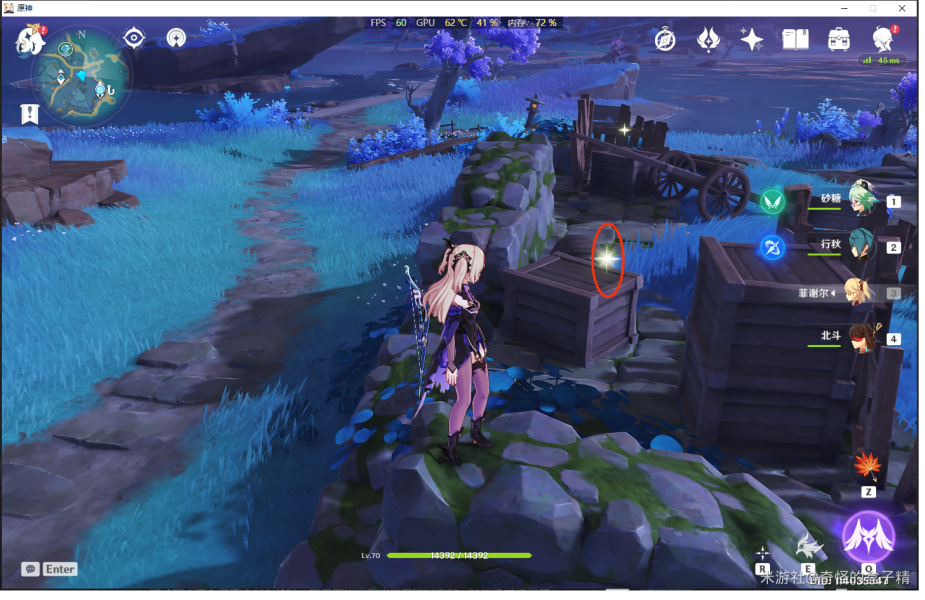Switch to party member 北斗
Viewport: 925px width, 600px height.
[860, 338]
